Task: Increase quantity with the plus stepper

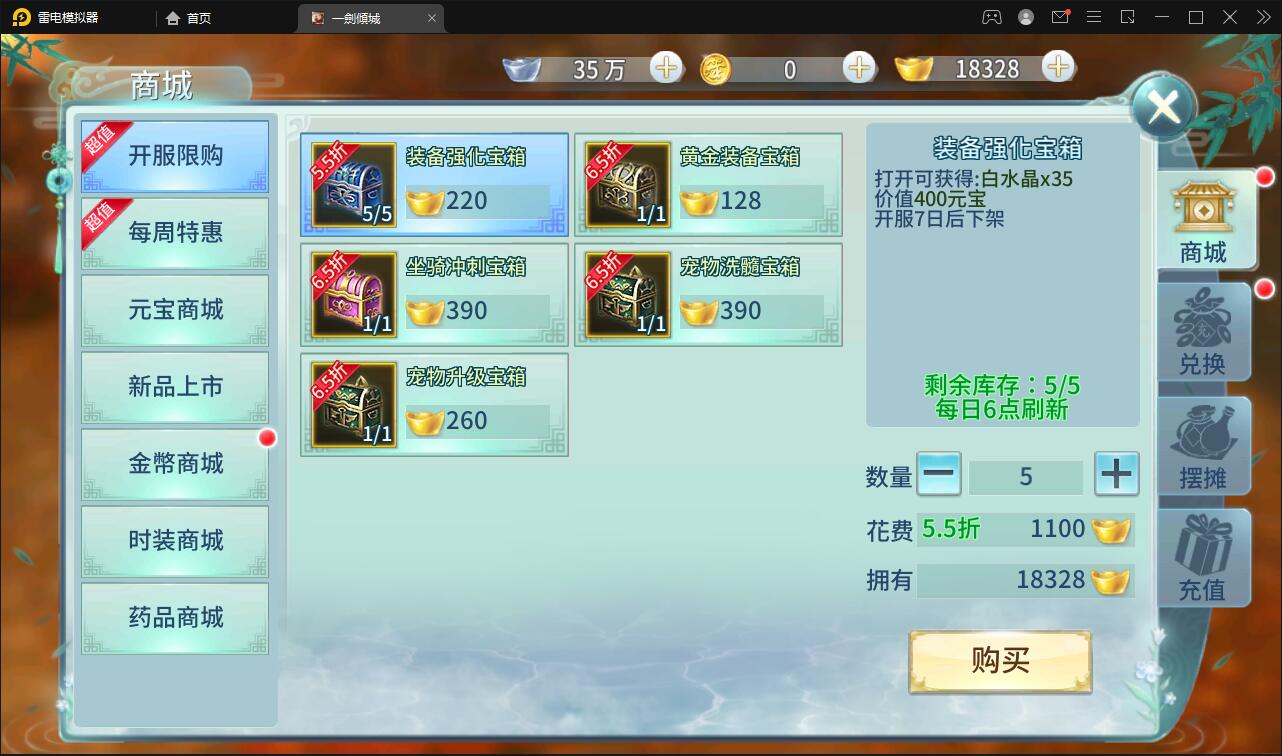Action: pyautogui.click(x=1117, y=475)
